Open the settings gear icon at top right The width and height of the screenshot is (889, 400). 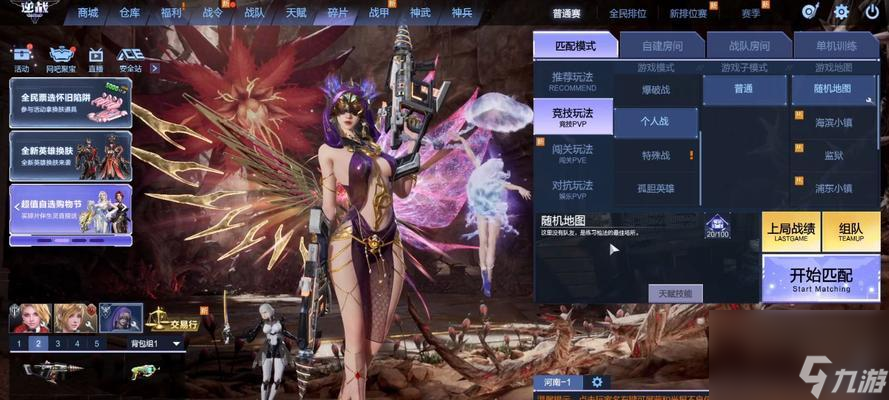click(x=840, y=12)
